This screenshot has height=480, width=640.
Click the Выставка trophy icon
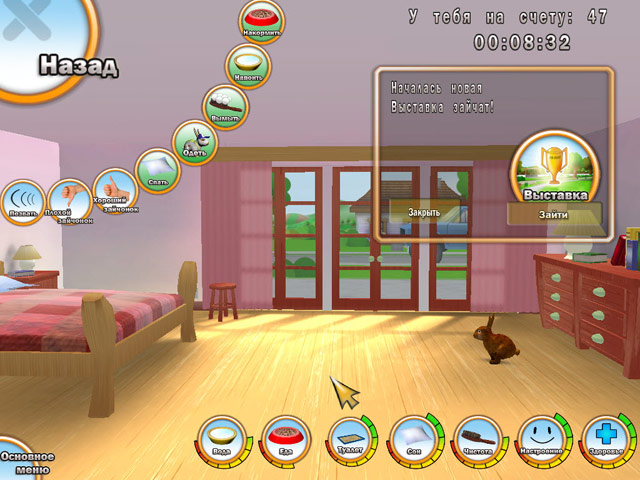tap(554, 164)
